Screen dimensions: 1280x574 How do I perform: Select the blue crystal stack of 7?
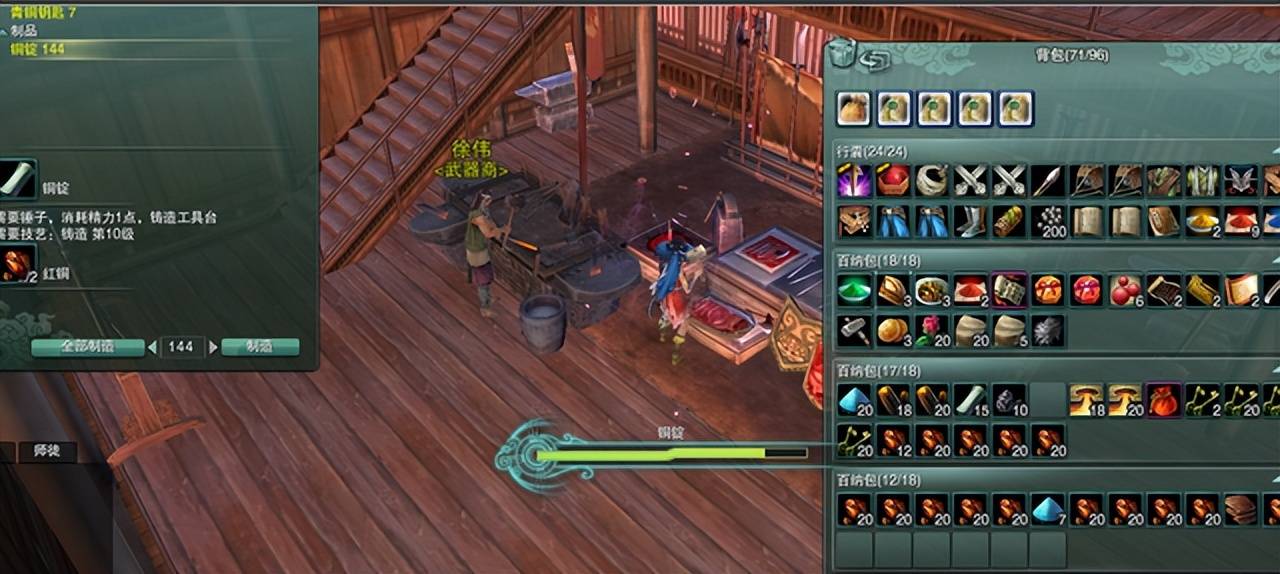[1047, 510]
